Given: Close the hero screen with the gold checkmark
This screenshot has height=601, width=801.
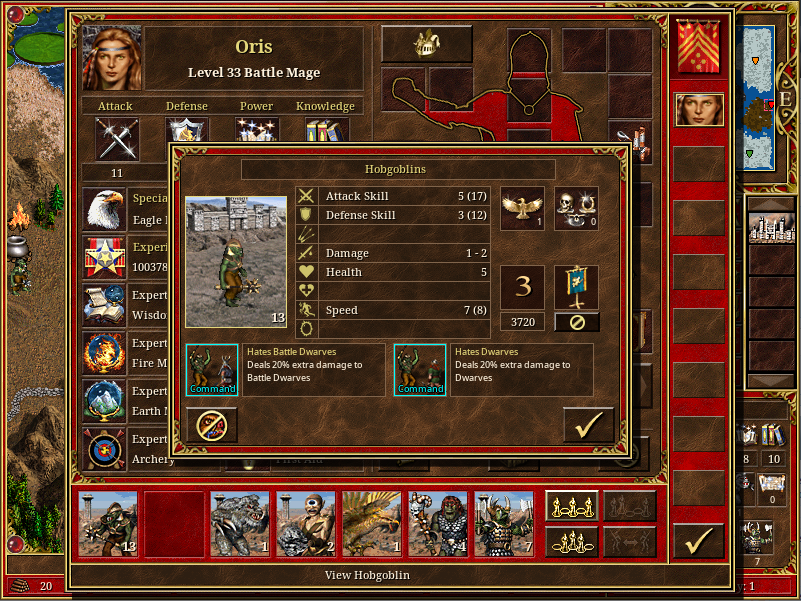Looking at the screenshot, I should pyautogui.click(x=698, y=541).
